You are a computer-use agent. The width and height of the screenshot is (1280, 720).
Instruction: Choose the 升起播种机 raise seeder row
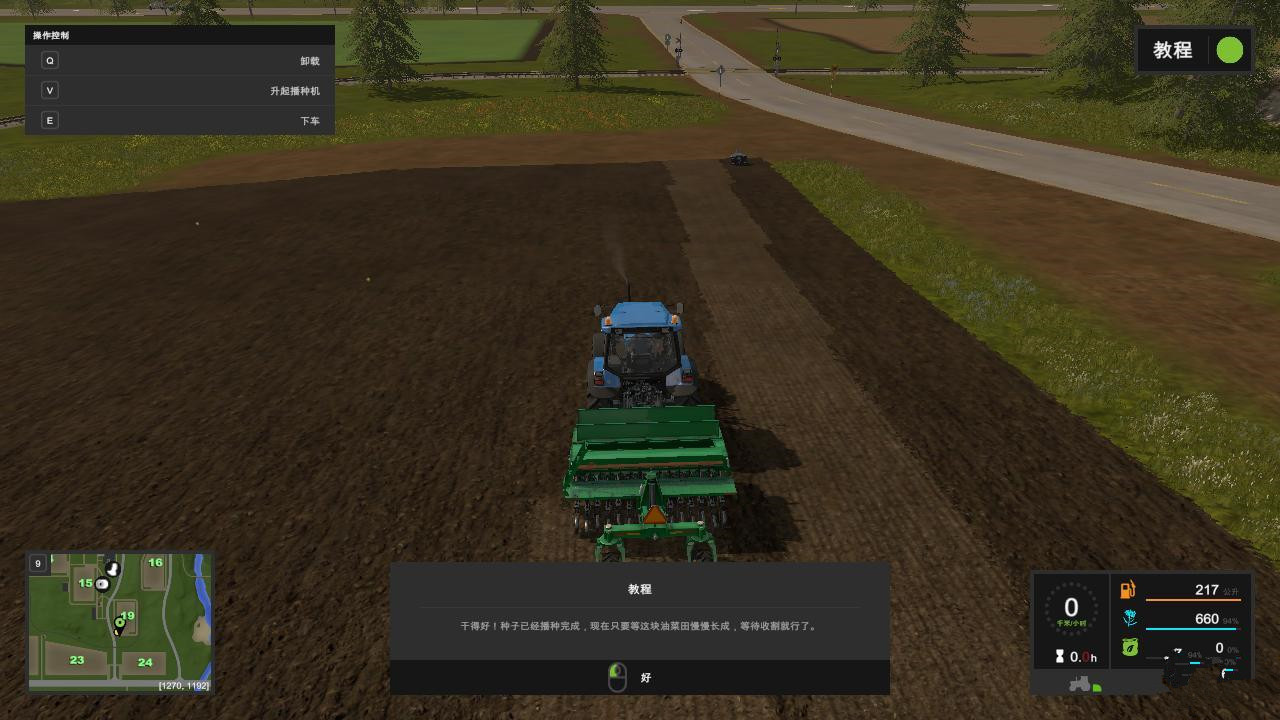coord(180,91)
